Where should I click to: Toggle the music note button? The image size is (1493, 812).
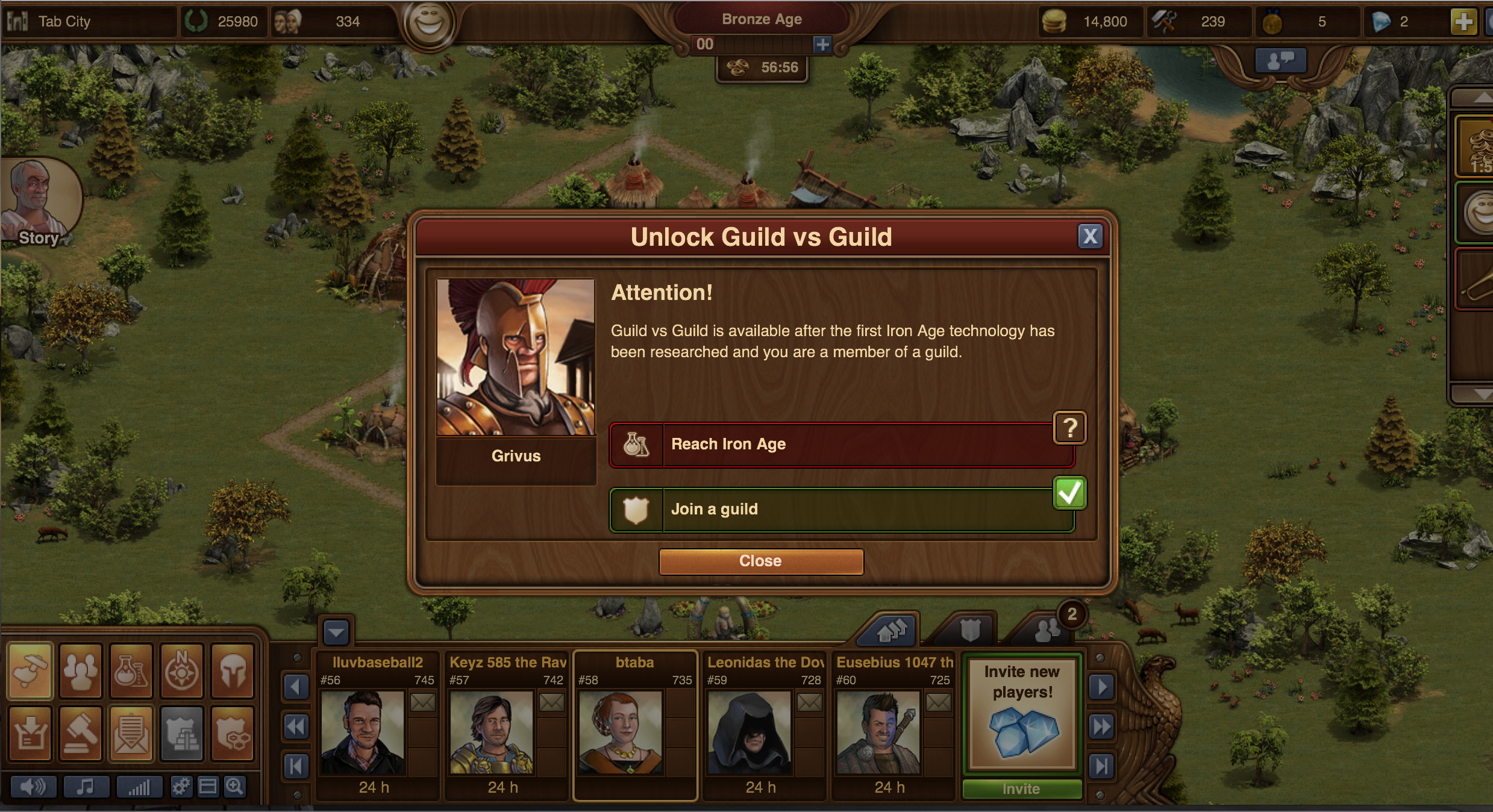click(x=86, y=787)
